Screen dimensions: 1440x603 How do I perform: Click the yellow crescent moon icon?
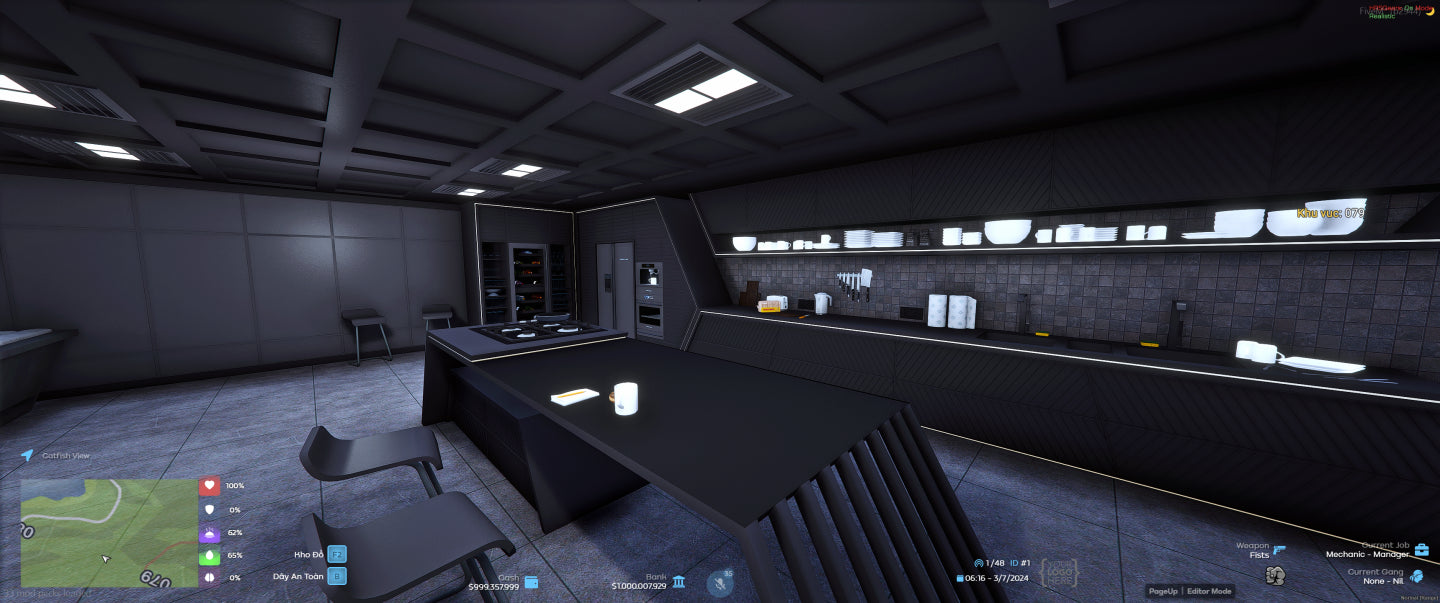1429,9
